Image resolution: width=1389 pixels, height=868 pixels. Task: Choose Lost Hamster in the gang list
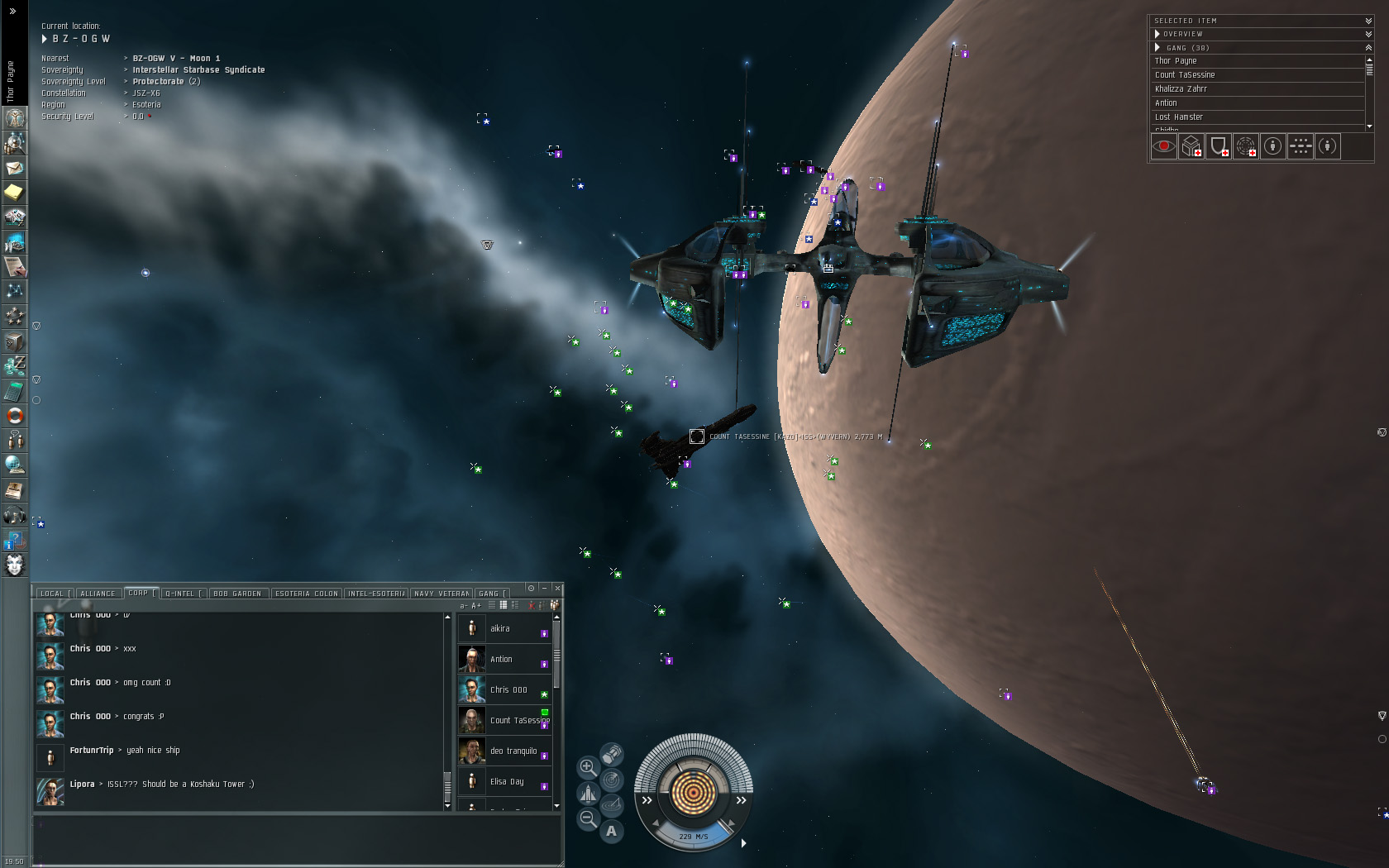point(1178,117)
